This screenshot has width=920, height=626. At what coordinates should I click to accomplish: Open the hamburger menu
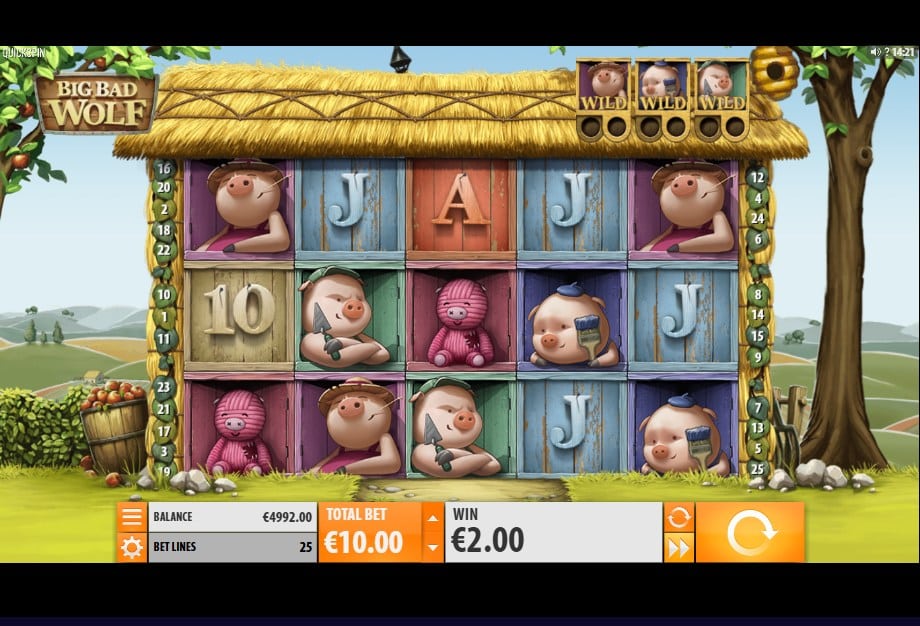tap(131, 517)
